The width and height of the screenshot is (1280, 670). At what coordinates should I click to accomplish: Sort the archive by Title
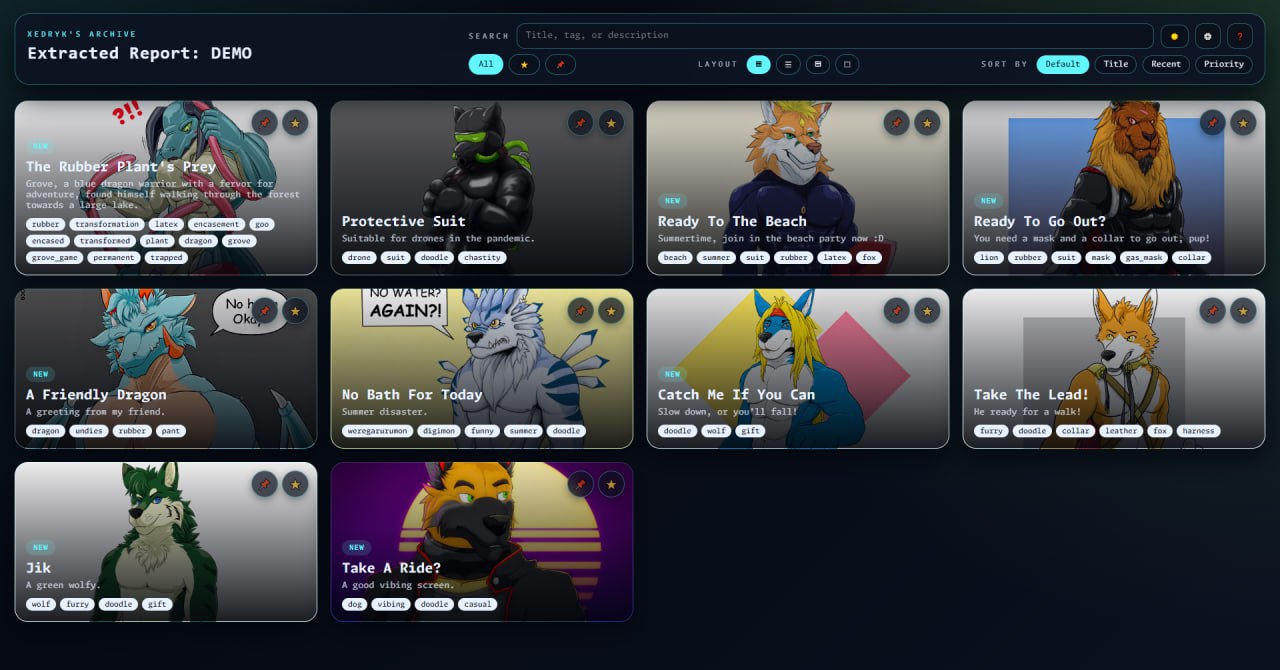tap(1115, 64)
